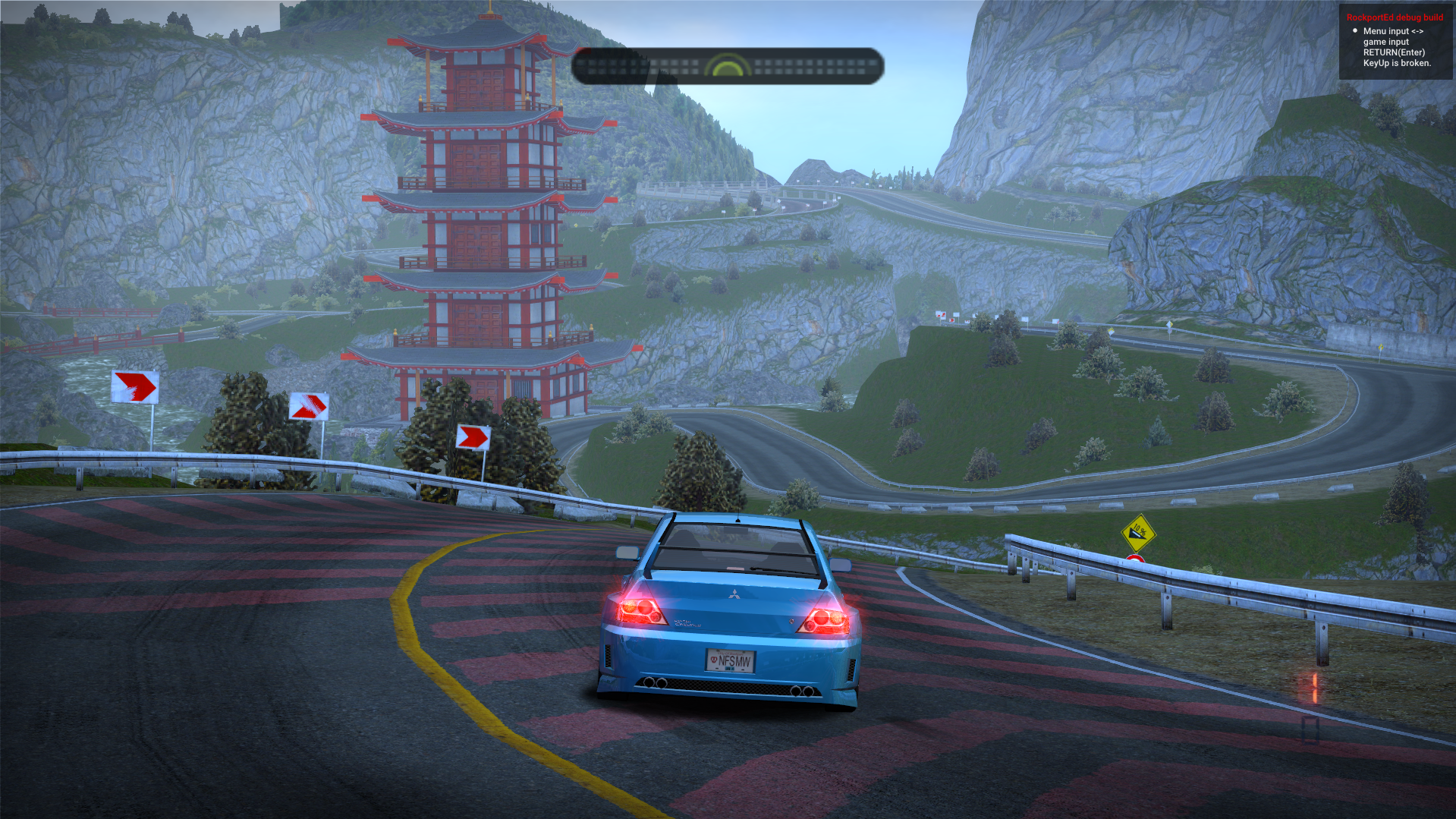
Task: Click the RockportEd debug build overlay panel
Action: coord(1395,41)
